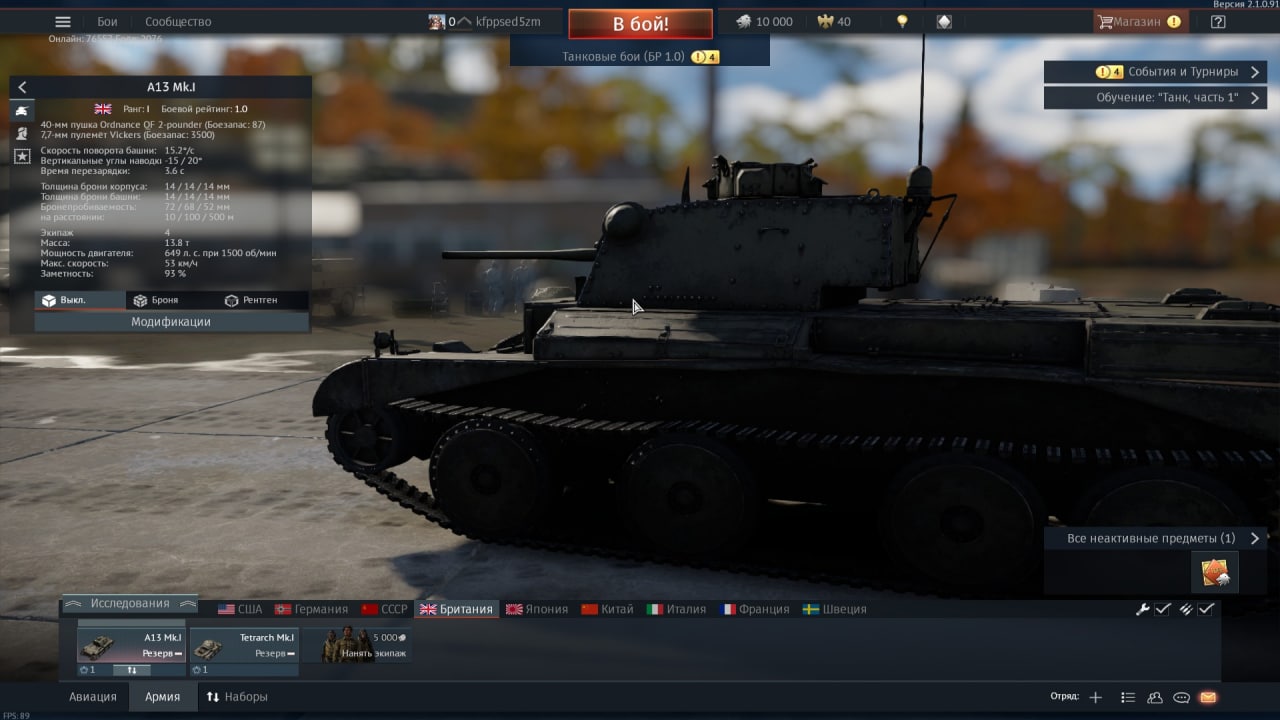The height and width of the screenshot is (720, 1280).
Task: Open the Сообщество menu
Action: [x=178, y=22]
